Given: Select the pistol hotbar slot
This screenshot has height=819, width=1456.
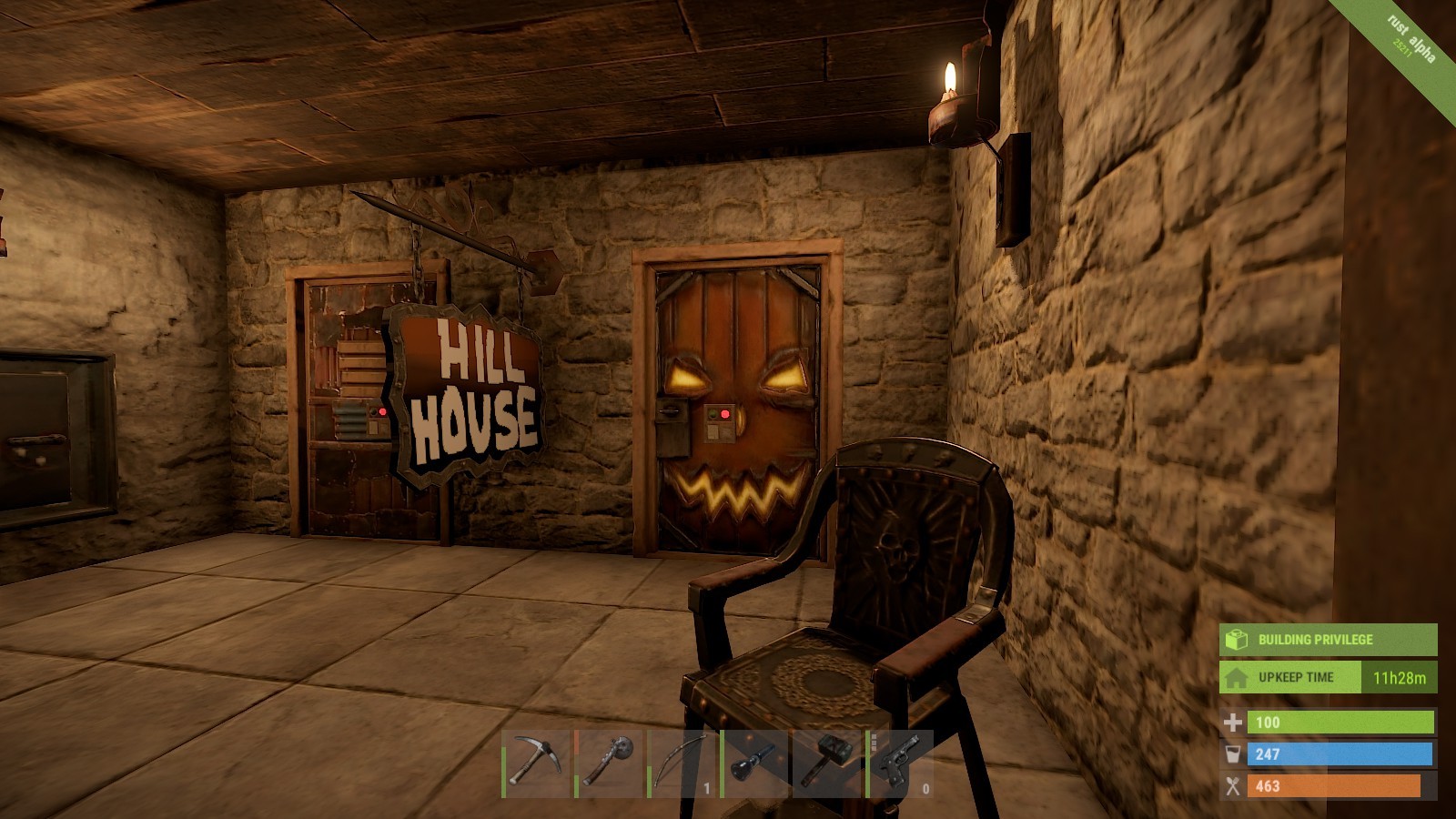Looking at the screenshot, I should coord(900,763).
